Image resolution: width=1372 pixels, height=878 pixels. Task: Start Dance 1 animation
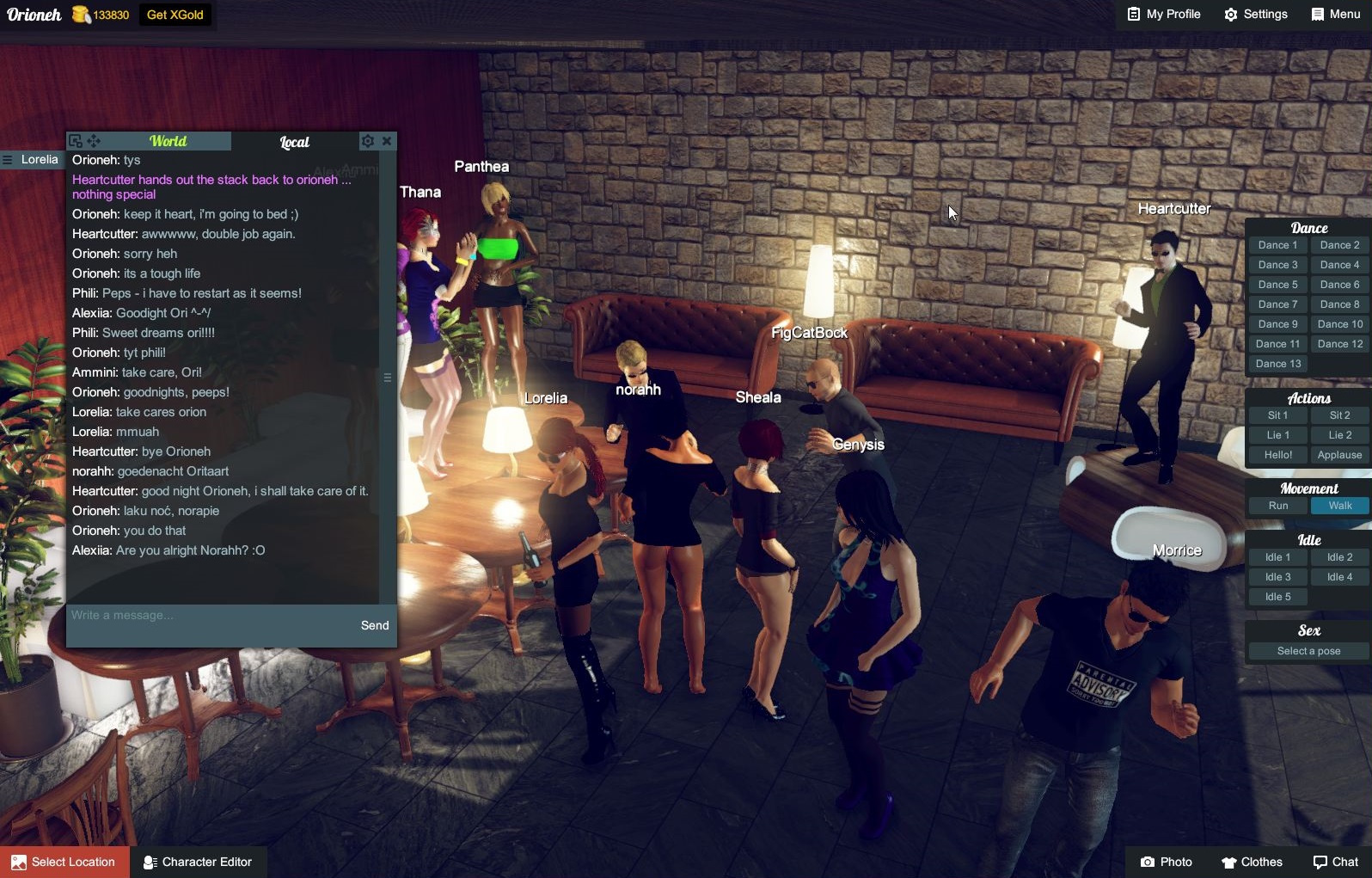tap(1277, 245)
